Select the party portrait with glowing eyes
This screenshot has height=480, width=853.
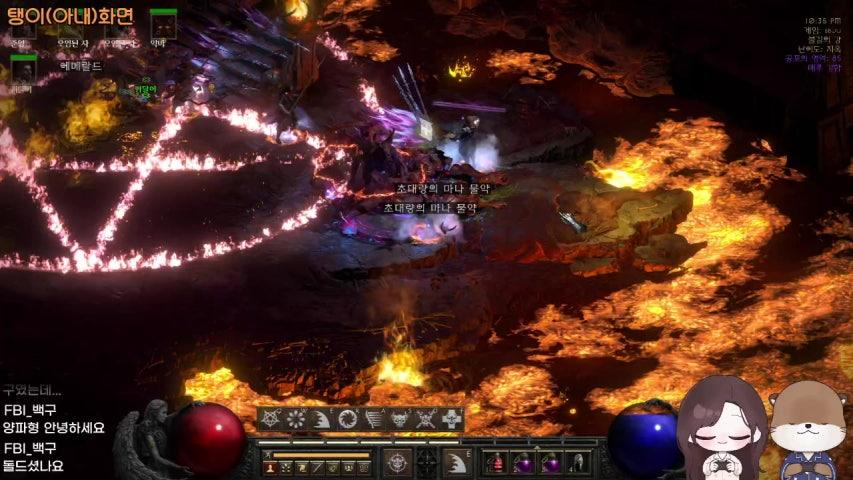click(x=163, y=25)
